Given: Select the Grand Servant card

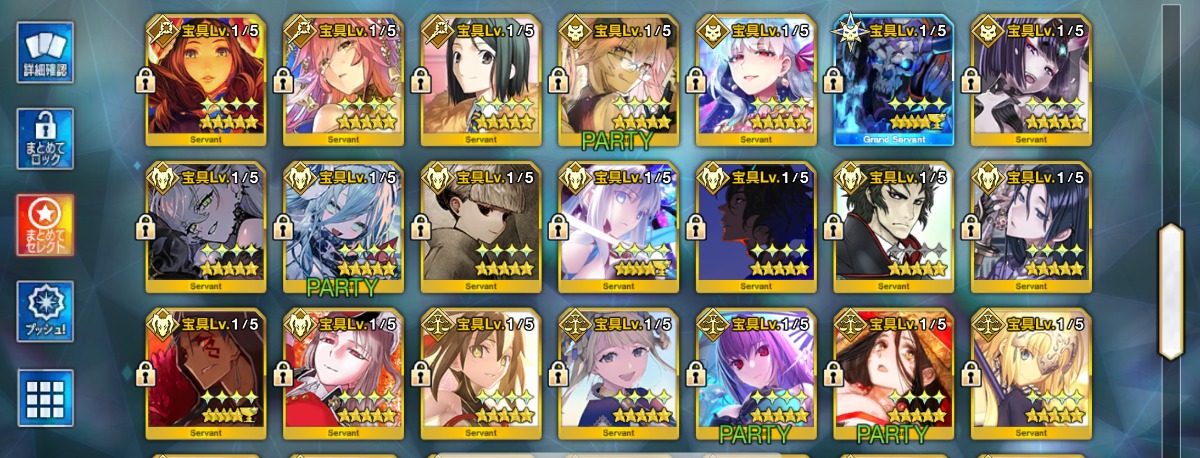Looking at the screenshot, I should [893, 80].
